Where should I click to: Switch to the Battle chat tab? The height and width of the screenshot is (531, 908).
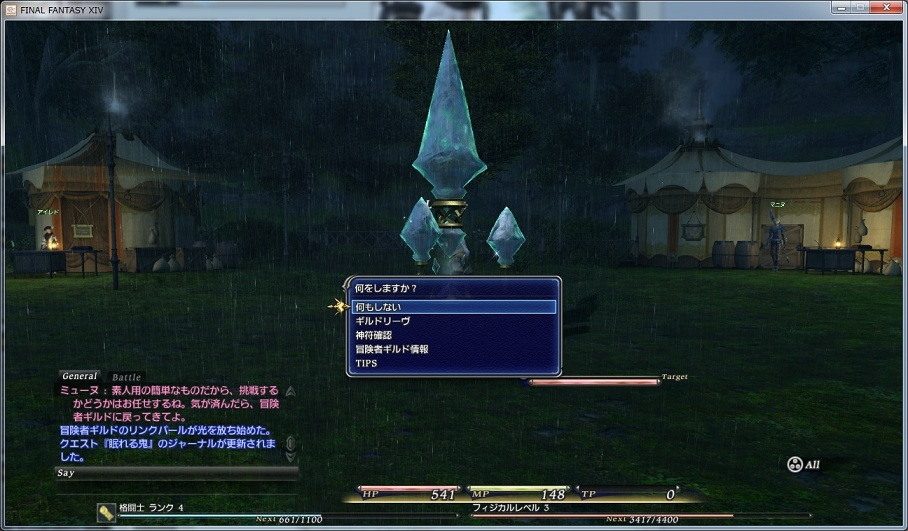127,377
